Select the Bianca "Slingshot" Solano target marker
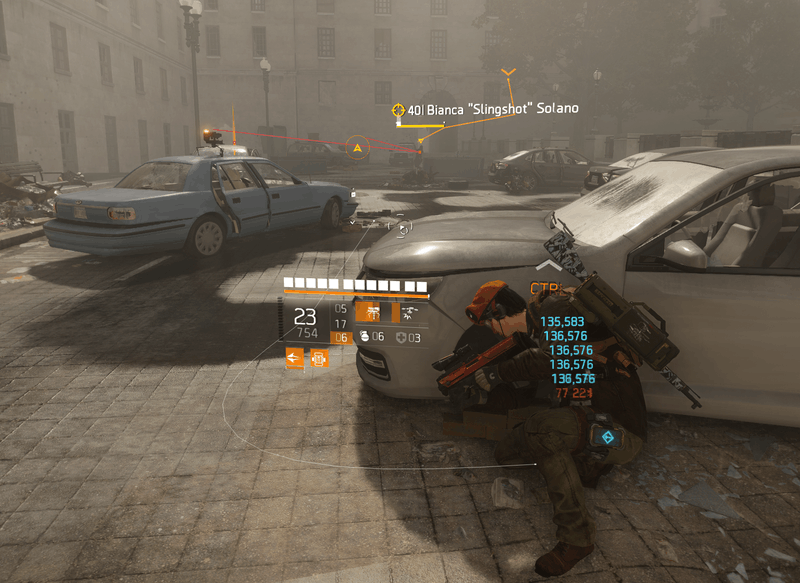 (x=399, y=109)
